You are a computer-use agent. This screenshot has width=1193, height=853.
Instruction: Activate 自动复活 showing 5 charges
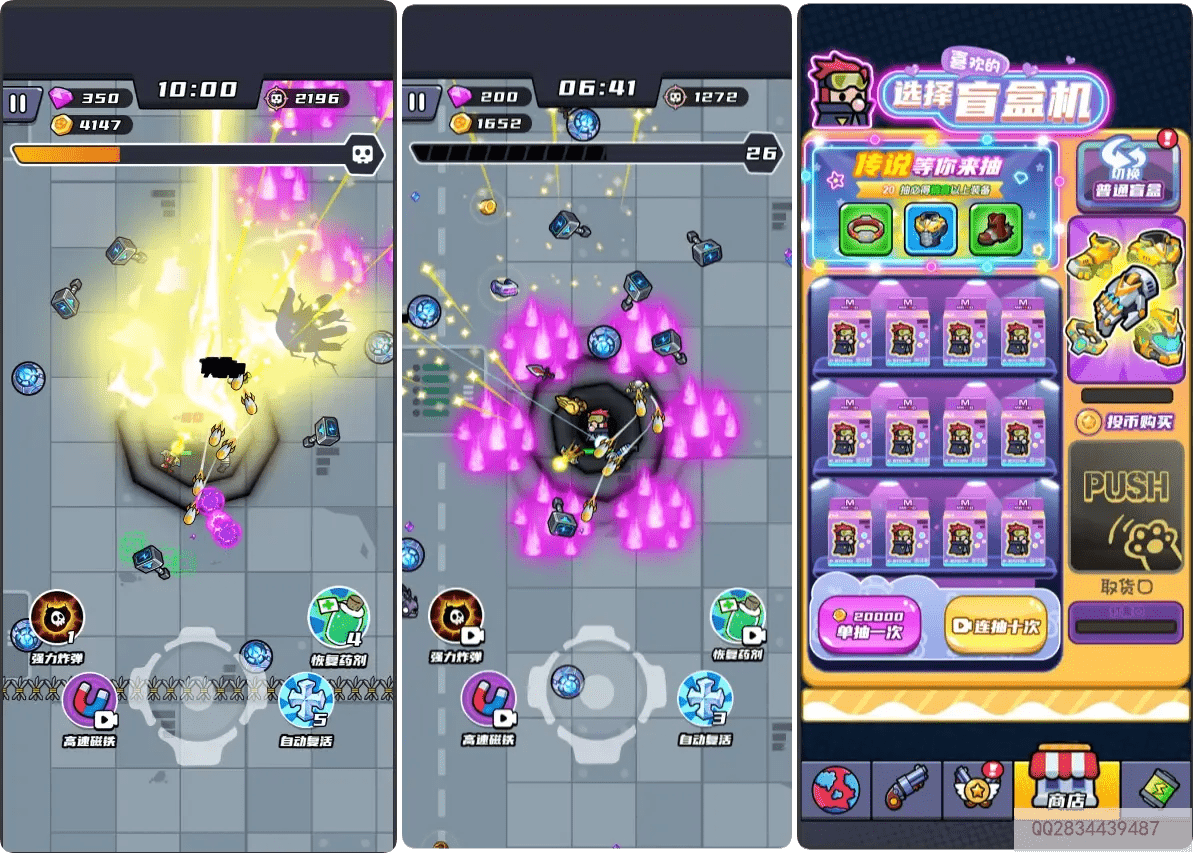(305, 700)
